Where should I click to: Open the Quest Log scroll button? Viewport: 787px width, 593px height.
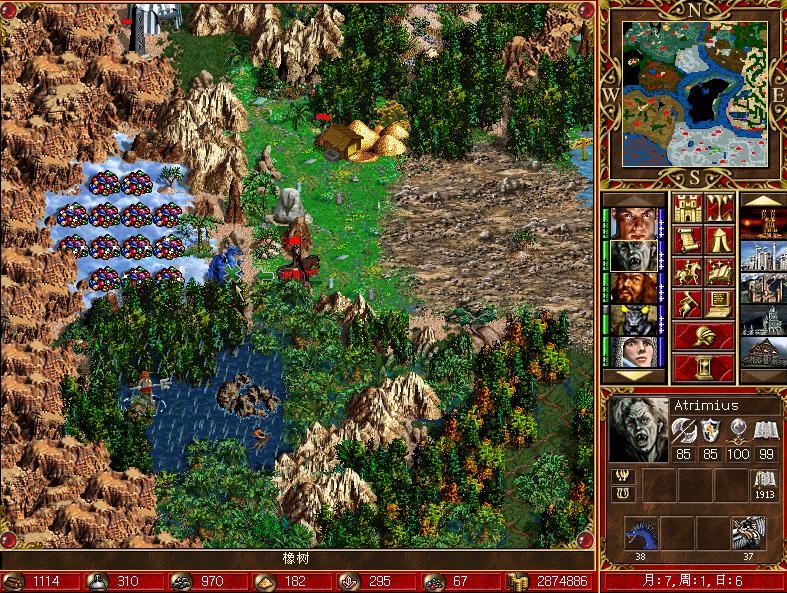687,240
